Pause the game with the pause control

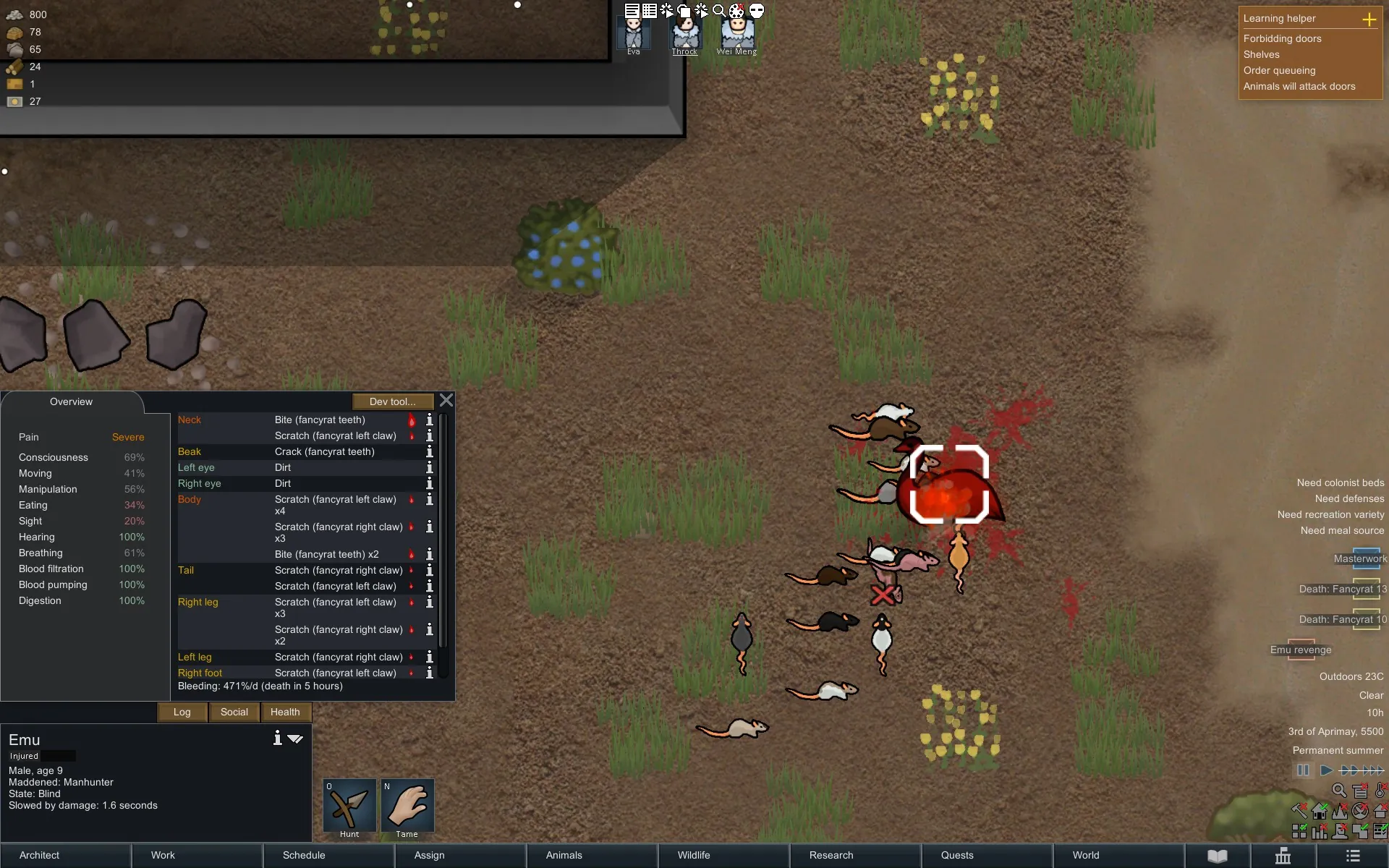[1303, 770]
